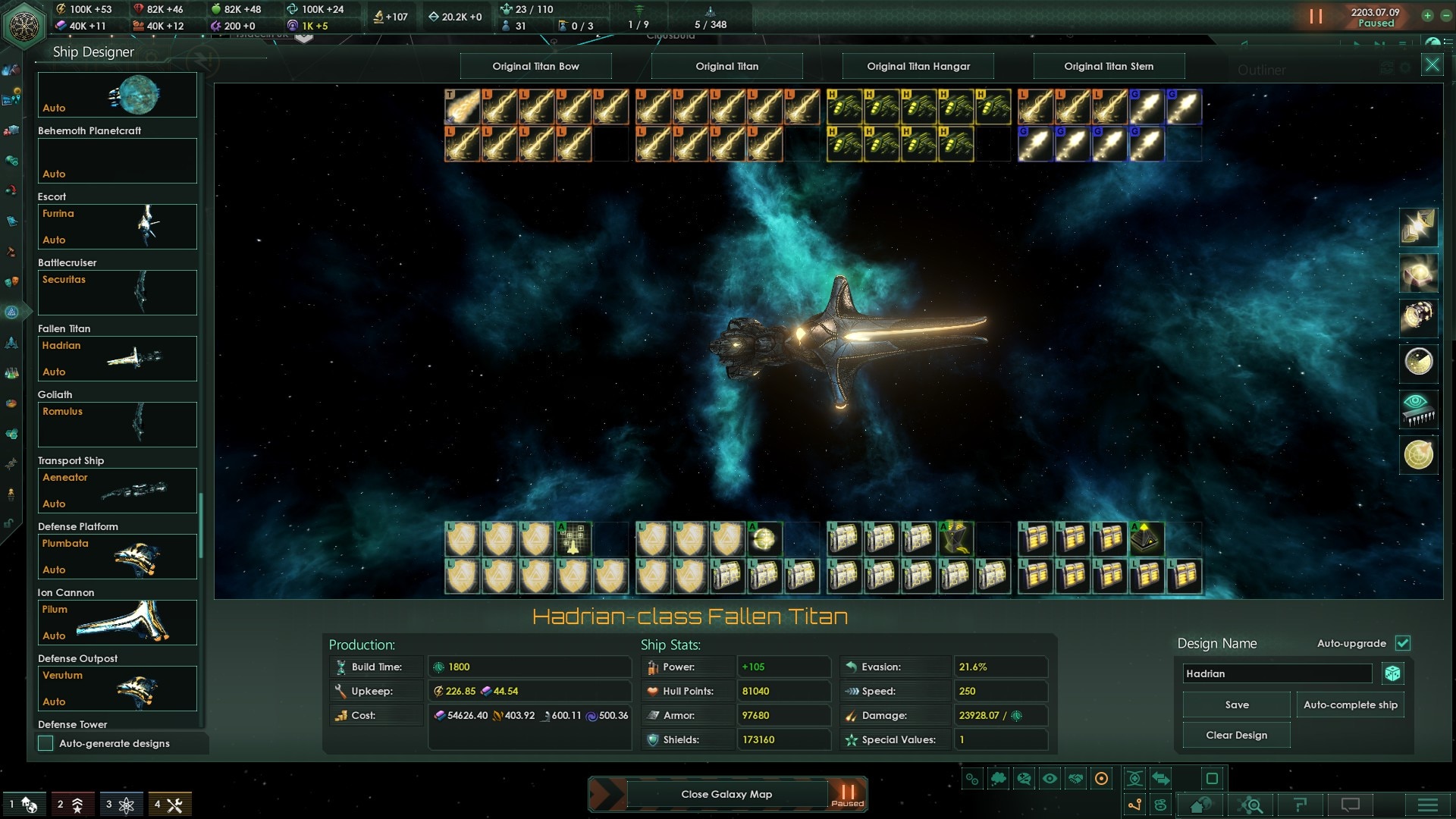Open the Original Titan Hangar section dropdown

coord(918,66)
